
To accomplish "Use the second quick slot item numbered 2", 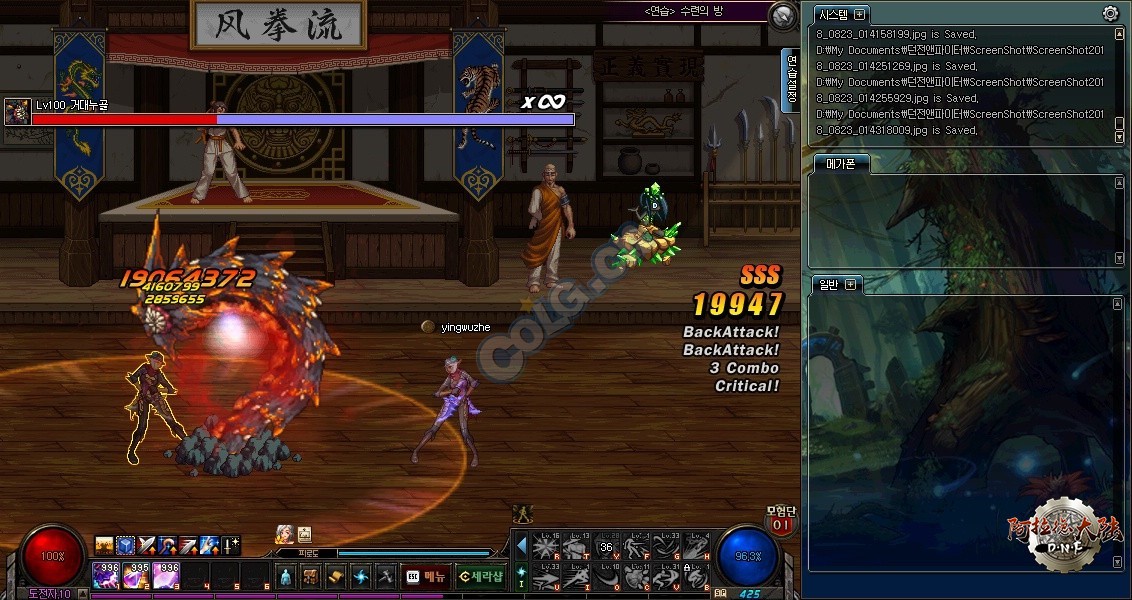I will tap(136, 575).
